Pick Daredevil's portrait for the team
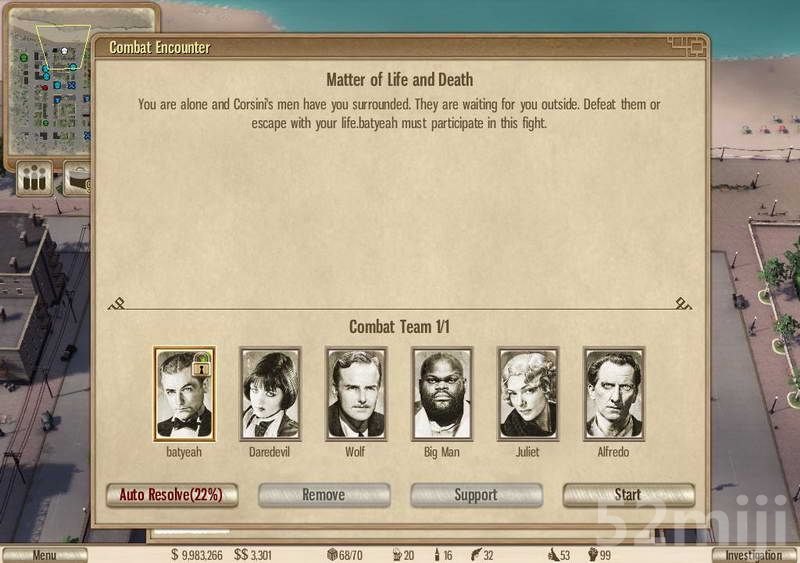Screen dimensions: 800x563 [x=270, y=395]
